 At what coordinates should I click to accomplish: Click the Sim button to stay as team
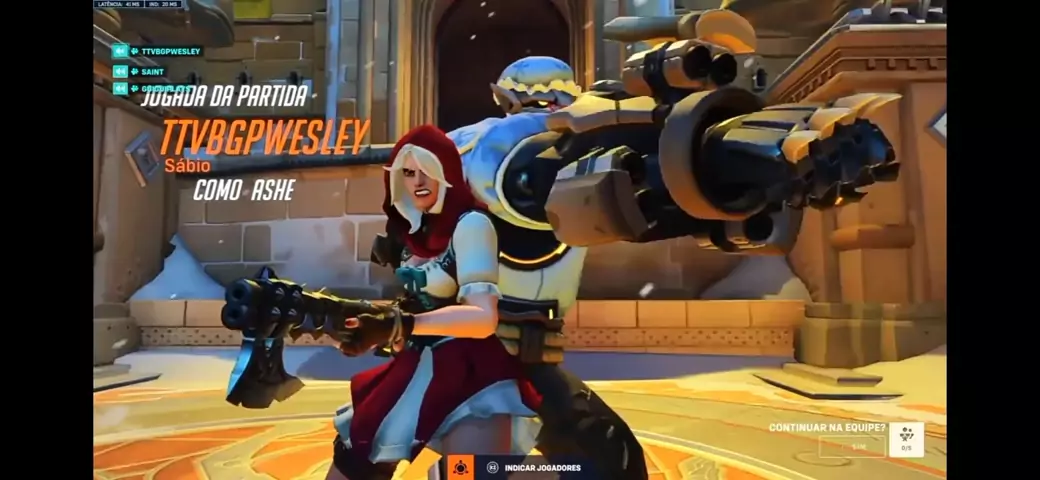click(x=859, y=447)
